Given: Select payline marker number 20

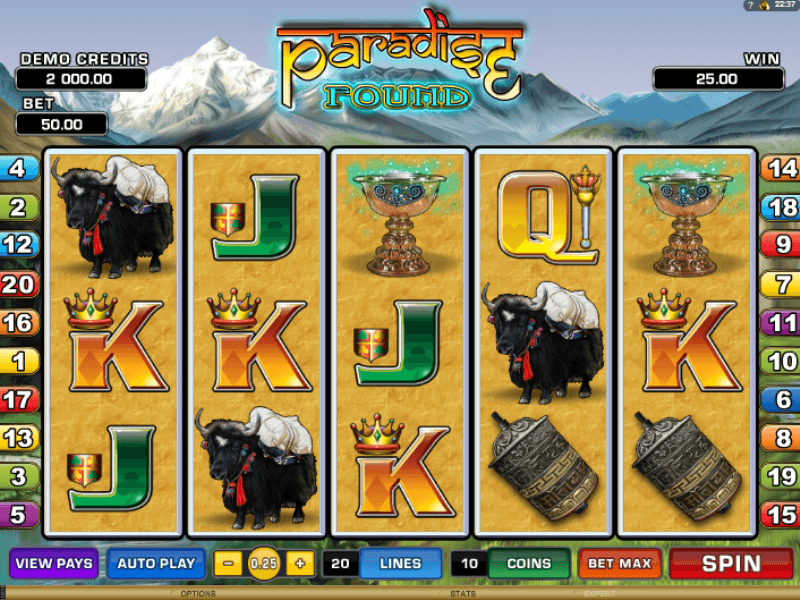Looking at the screenshot, I should 18,284.
